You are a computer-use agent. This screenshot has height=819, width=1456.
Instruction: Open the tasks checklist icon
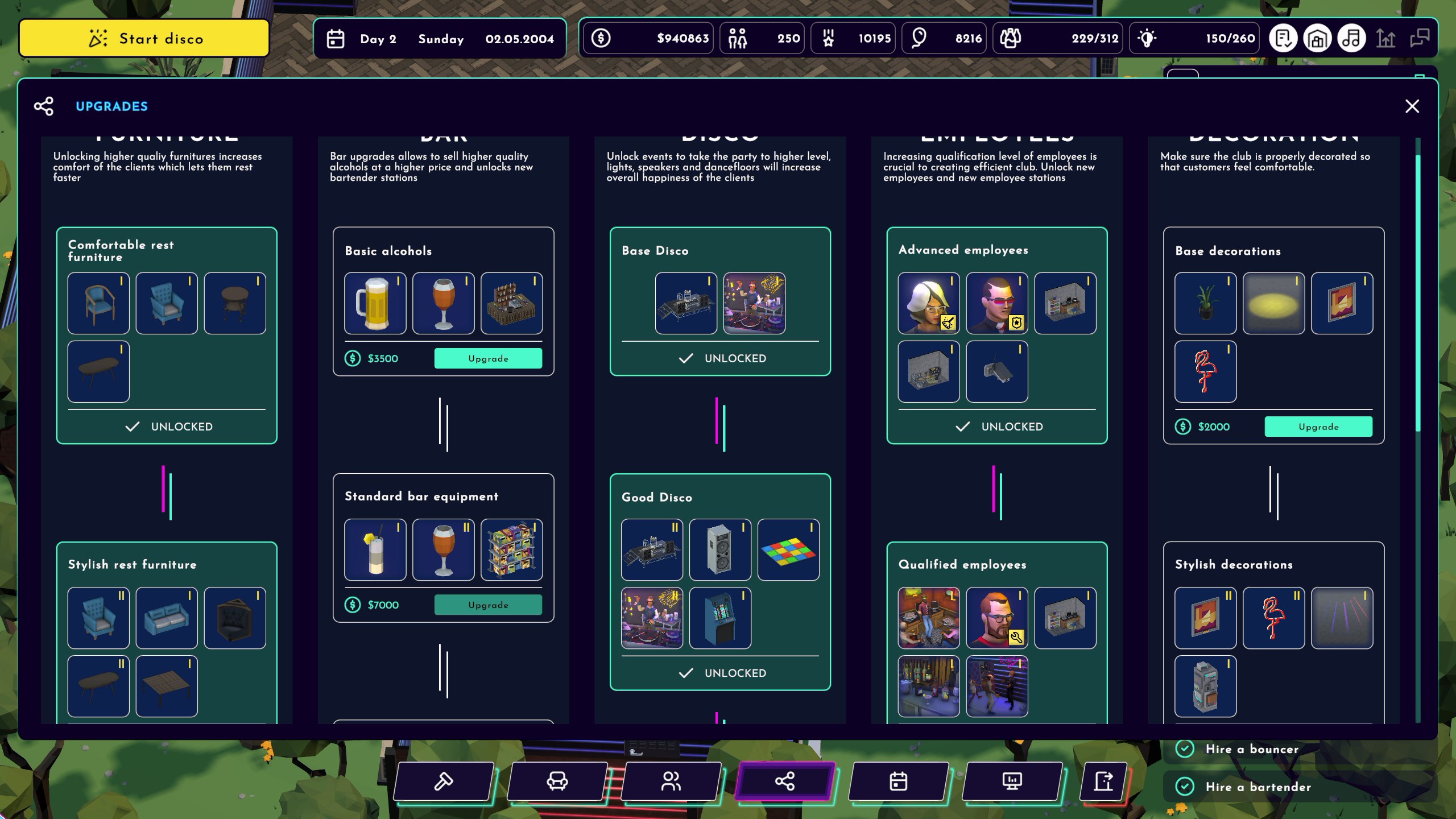coord(1284,38)
